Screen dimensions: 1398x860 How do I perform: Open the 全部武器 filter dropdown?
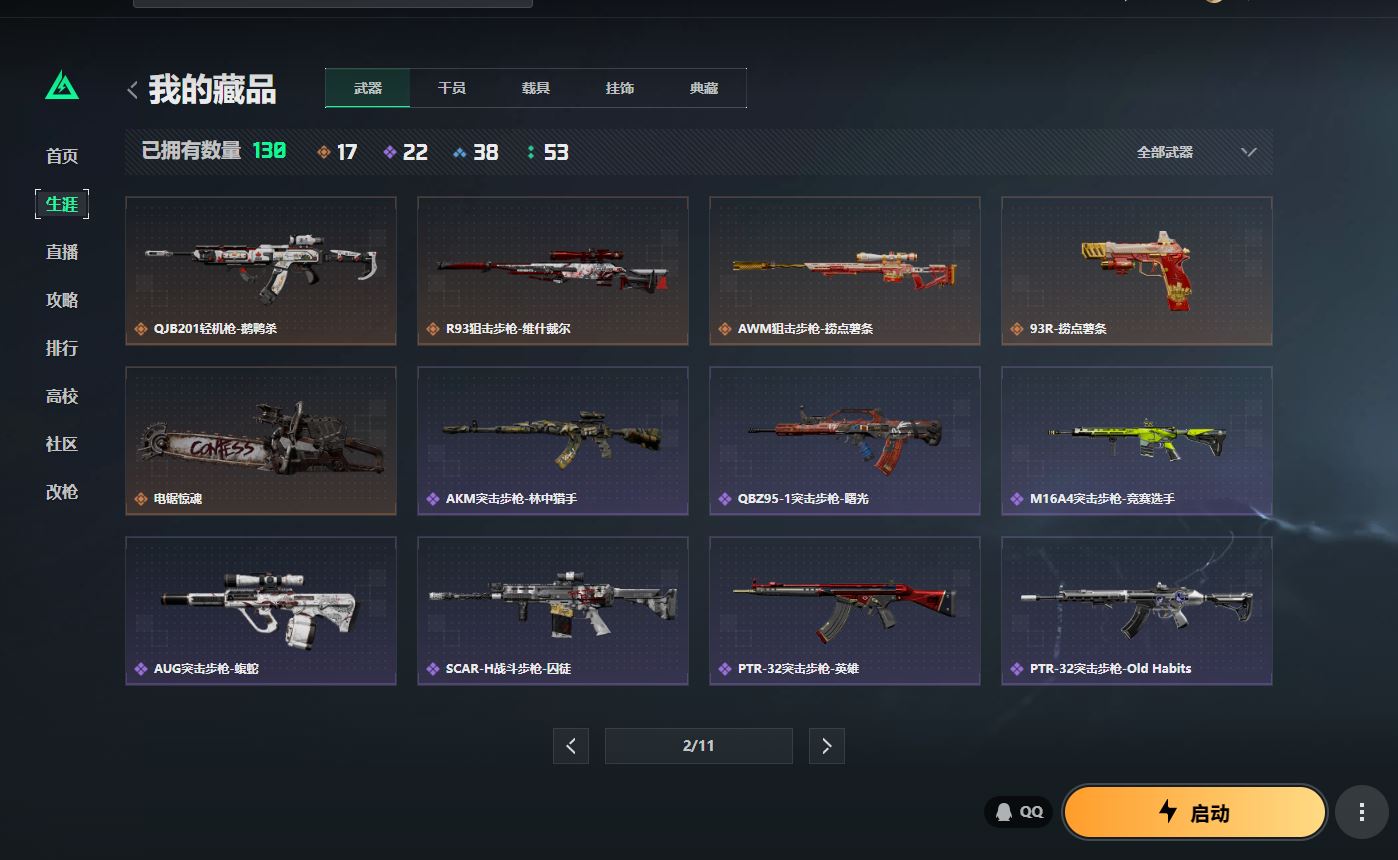[1195, 152]
